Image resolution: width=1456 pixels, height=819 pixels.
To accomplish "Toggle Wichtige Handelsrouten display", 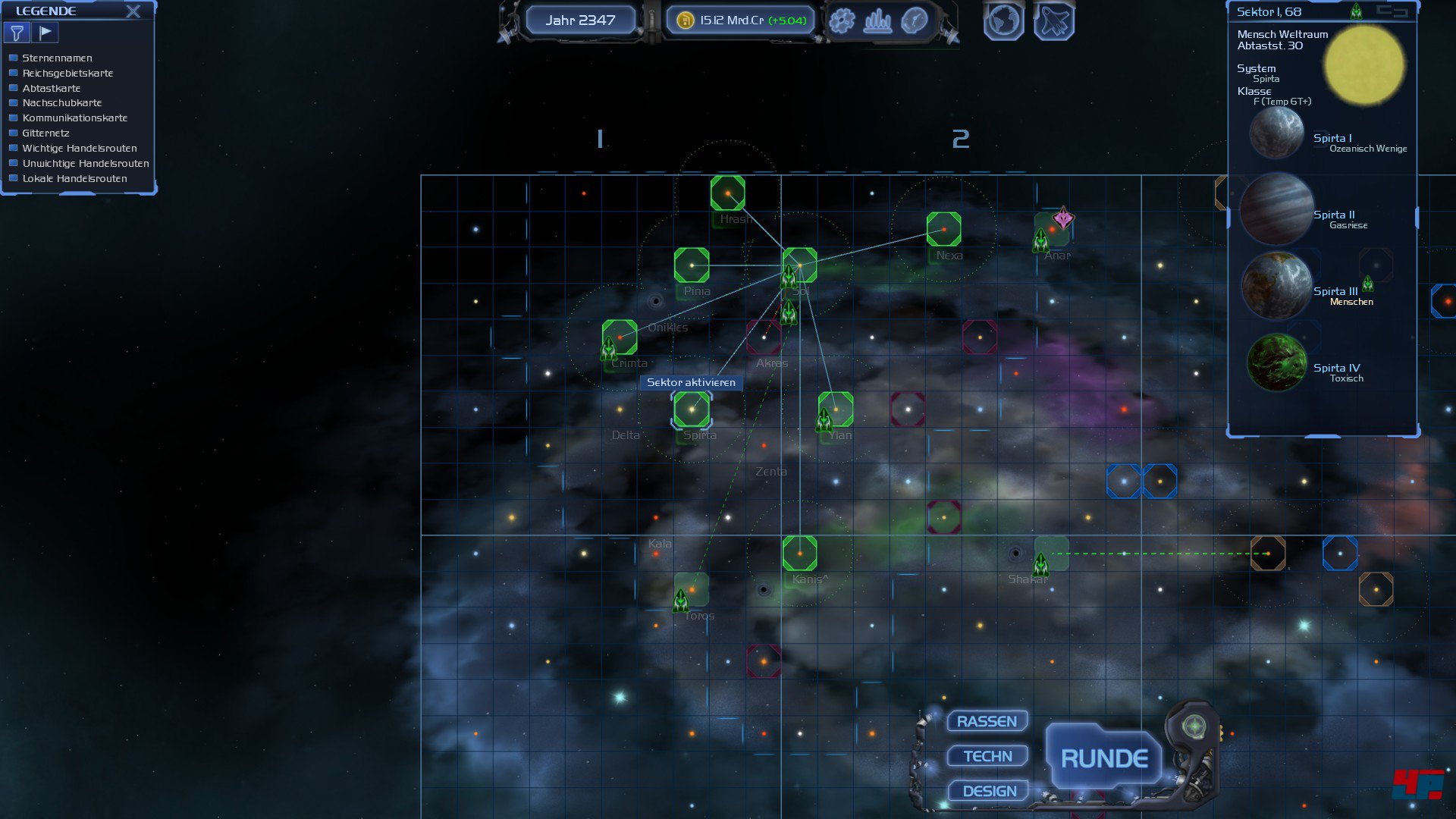I will [x=13, y=148].
